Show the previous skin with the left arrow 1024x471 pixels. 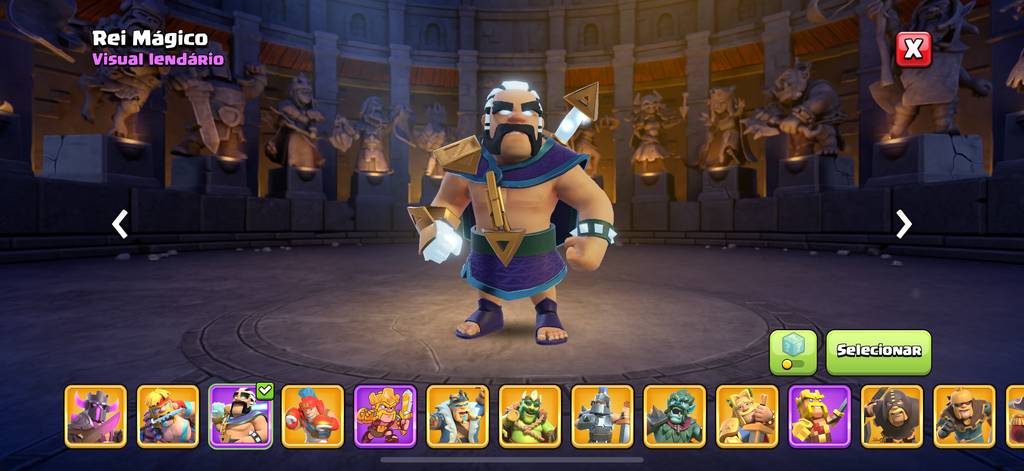pos(120,224)
